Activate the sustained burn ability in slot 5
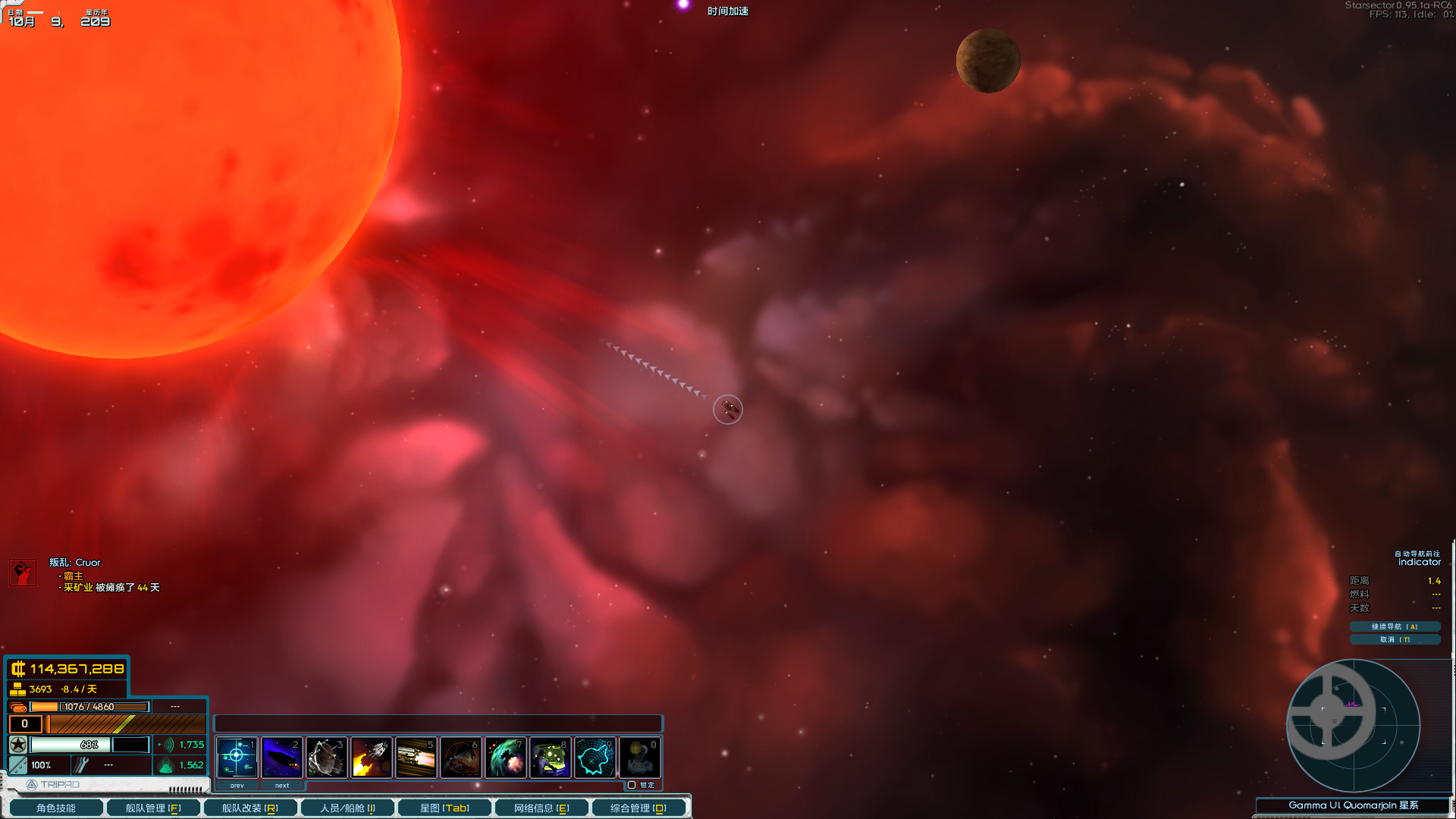 (x=416, y=757)
